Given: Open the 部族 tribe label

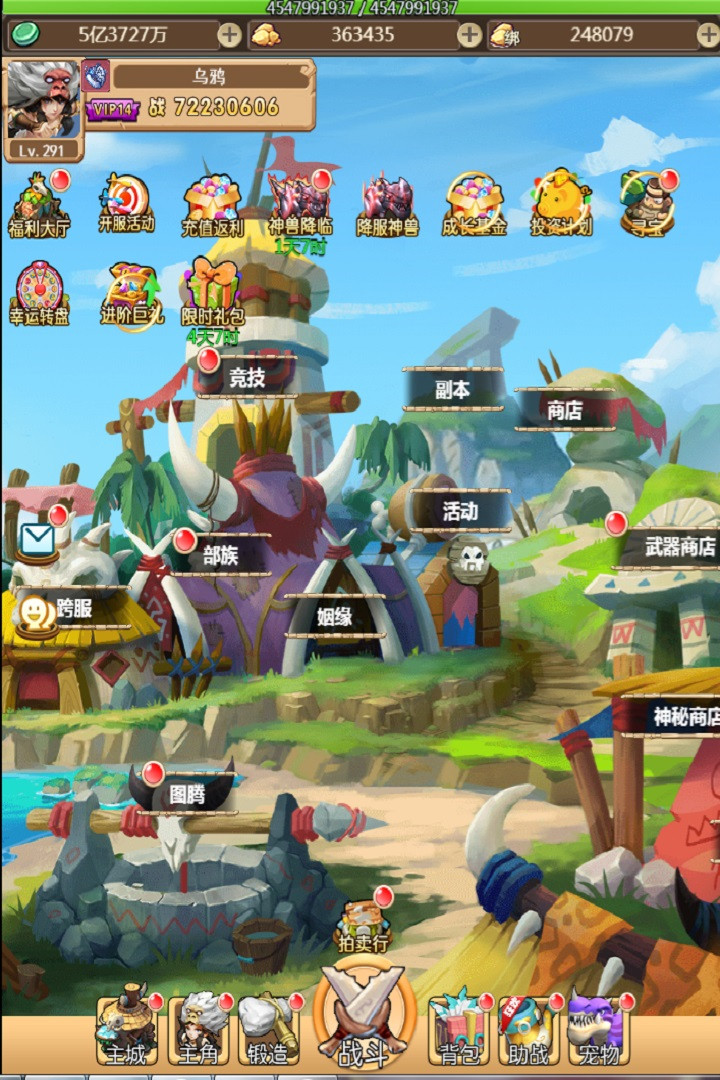Looking at the screenshot, I should pyautogui.click(x=221, y=555).
